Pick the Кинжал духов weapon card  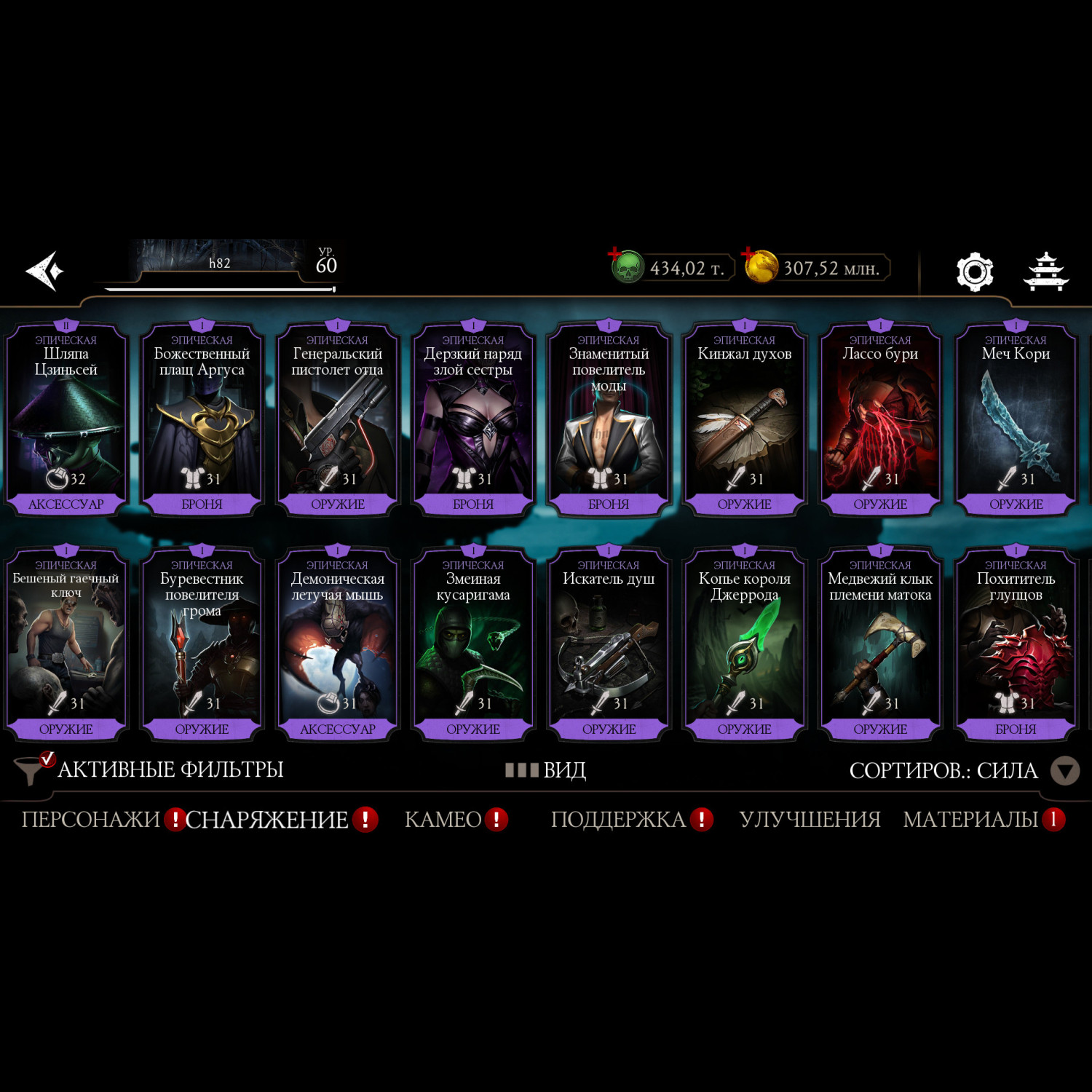tap(744, 420)
